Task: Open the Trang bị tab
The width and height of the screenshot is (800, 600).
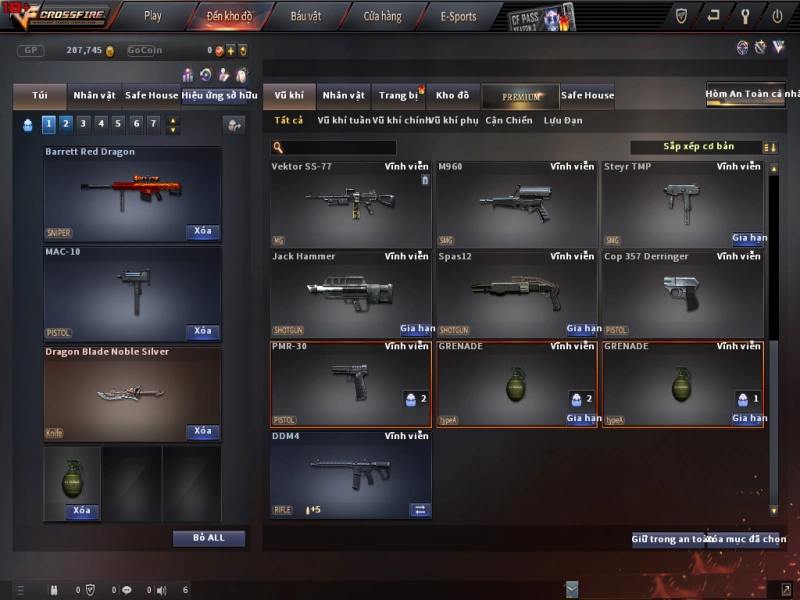Action: point(399,96)
